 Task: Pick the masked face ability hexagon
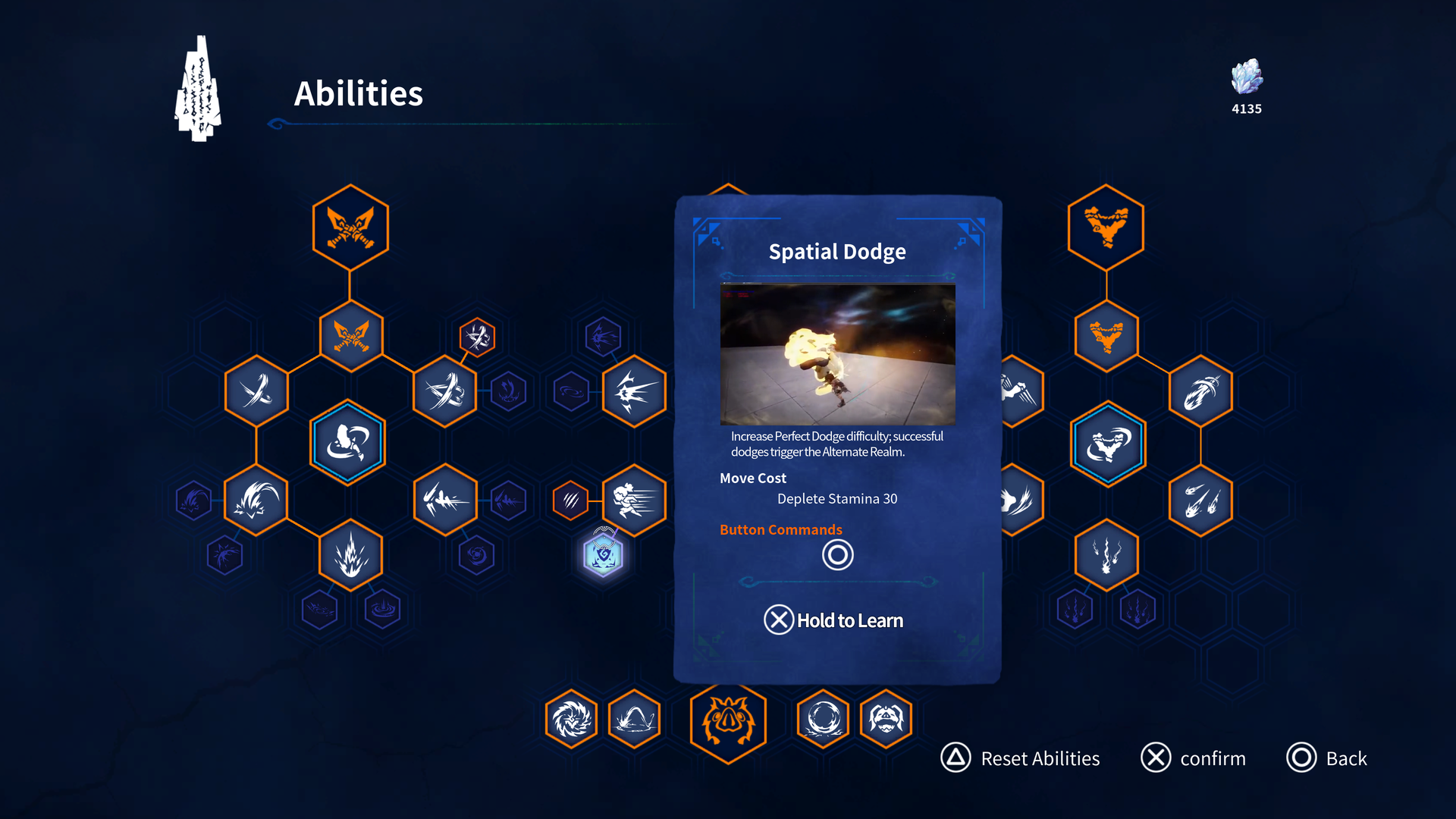point(886,718)
